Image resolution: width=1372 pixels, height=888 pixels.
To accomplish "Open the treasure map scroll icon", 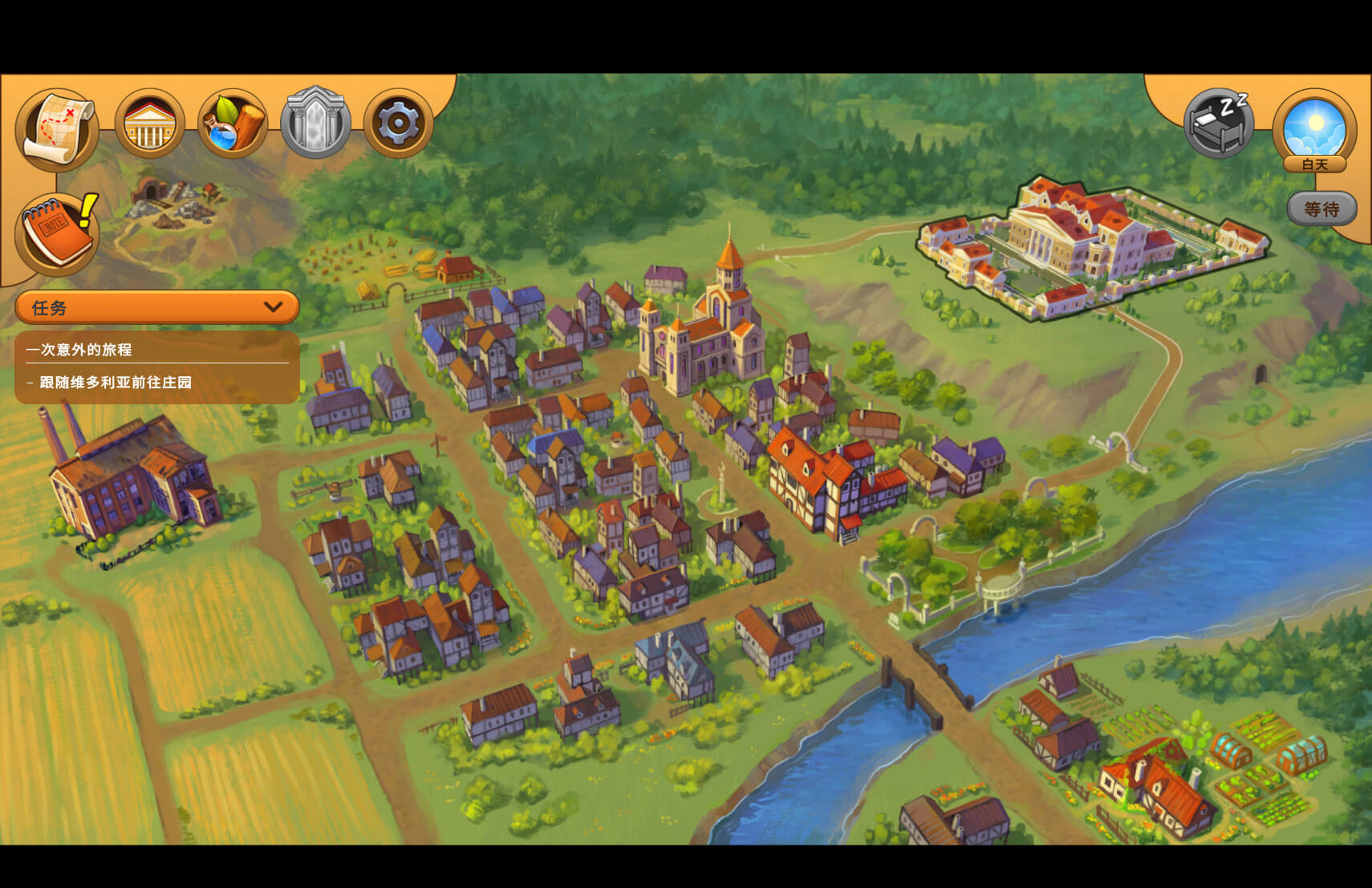I will pyautogui.click(x=57, y=128).
